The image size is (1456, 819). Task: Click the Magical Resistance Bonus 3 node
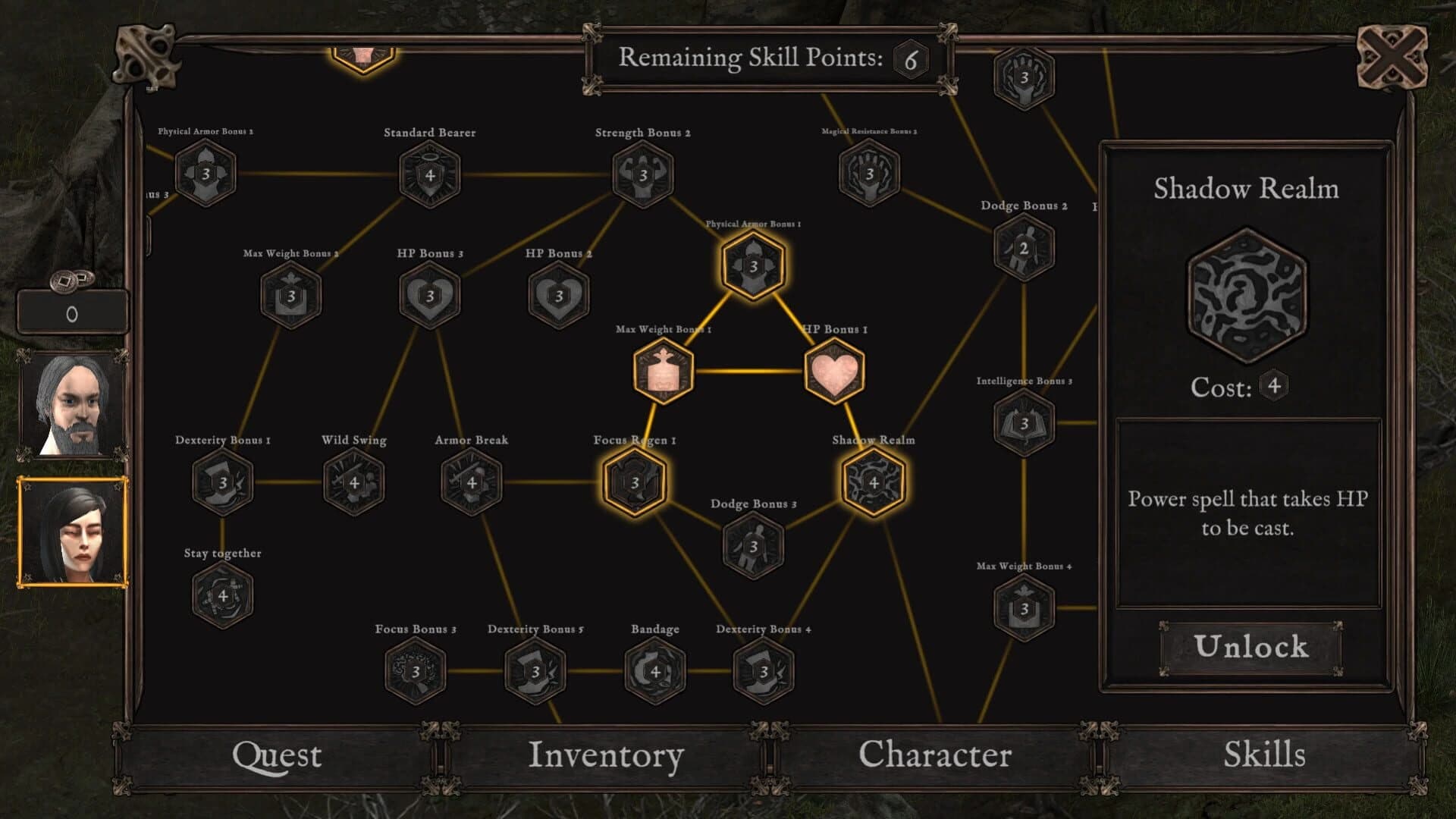870,175
